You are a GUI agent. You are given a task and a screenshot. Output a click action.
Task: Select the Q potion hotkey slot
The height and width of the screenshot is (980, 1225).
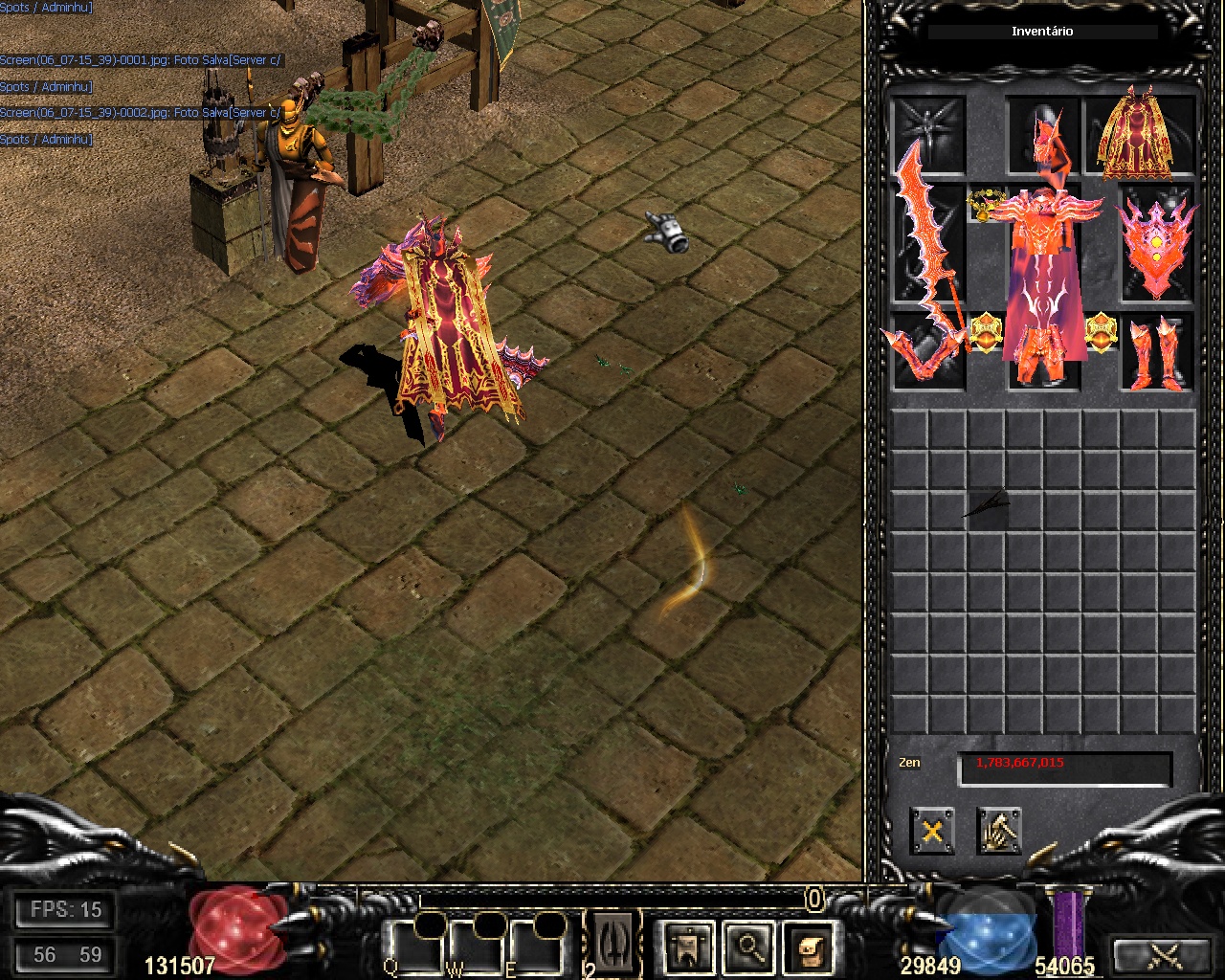pos(417,947)
